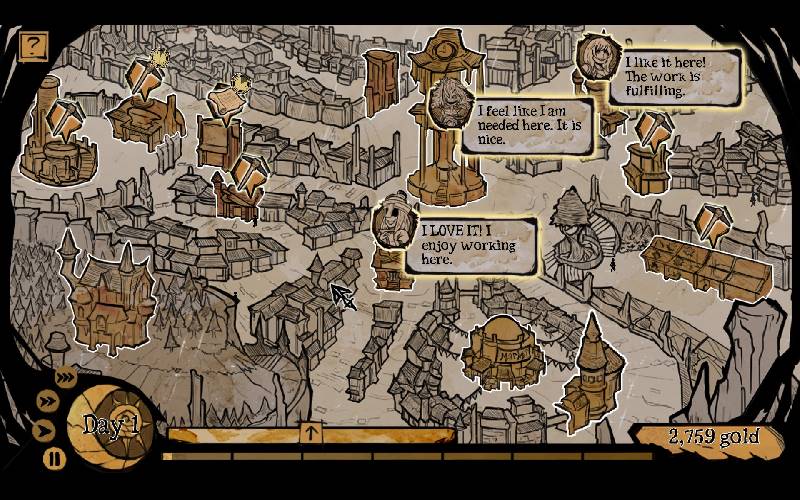Choose the double-arrow fast forward speed
The height and width of the screenshot is (500, 800).
coord(46,401)
